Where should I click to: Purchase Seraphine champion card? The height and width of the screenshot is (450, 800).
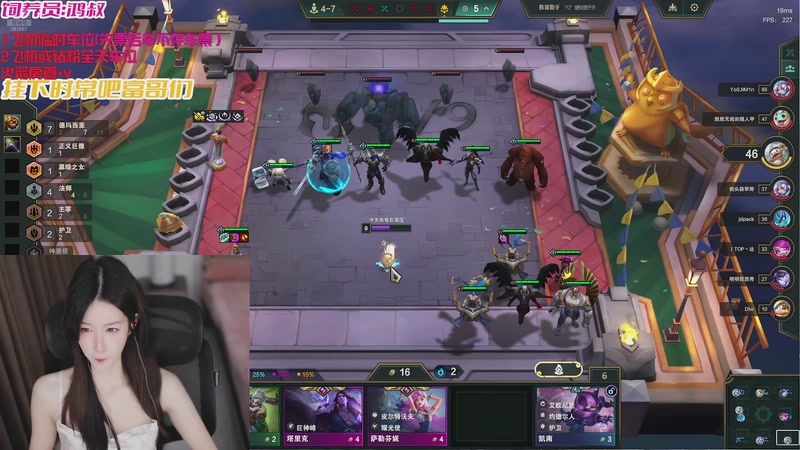(x=408, y=410)
